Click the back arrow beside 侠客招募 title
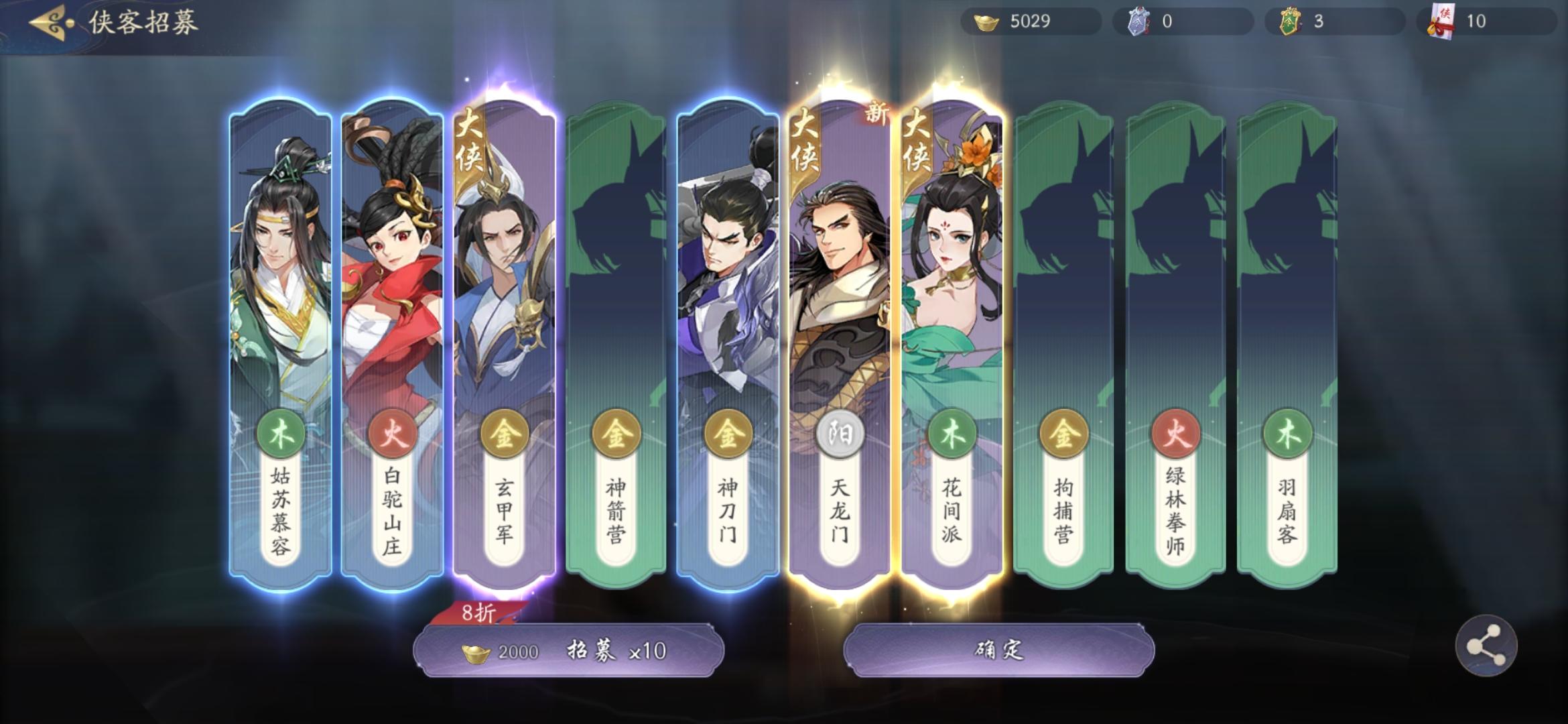The width and height of the screenshot is (1568, 724). coord(46,21)
